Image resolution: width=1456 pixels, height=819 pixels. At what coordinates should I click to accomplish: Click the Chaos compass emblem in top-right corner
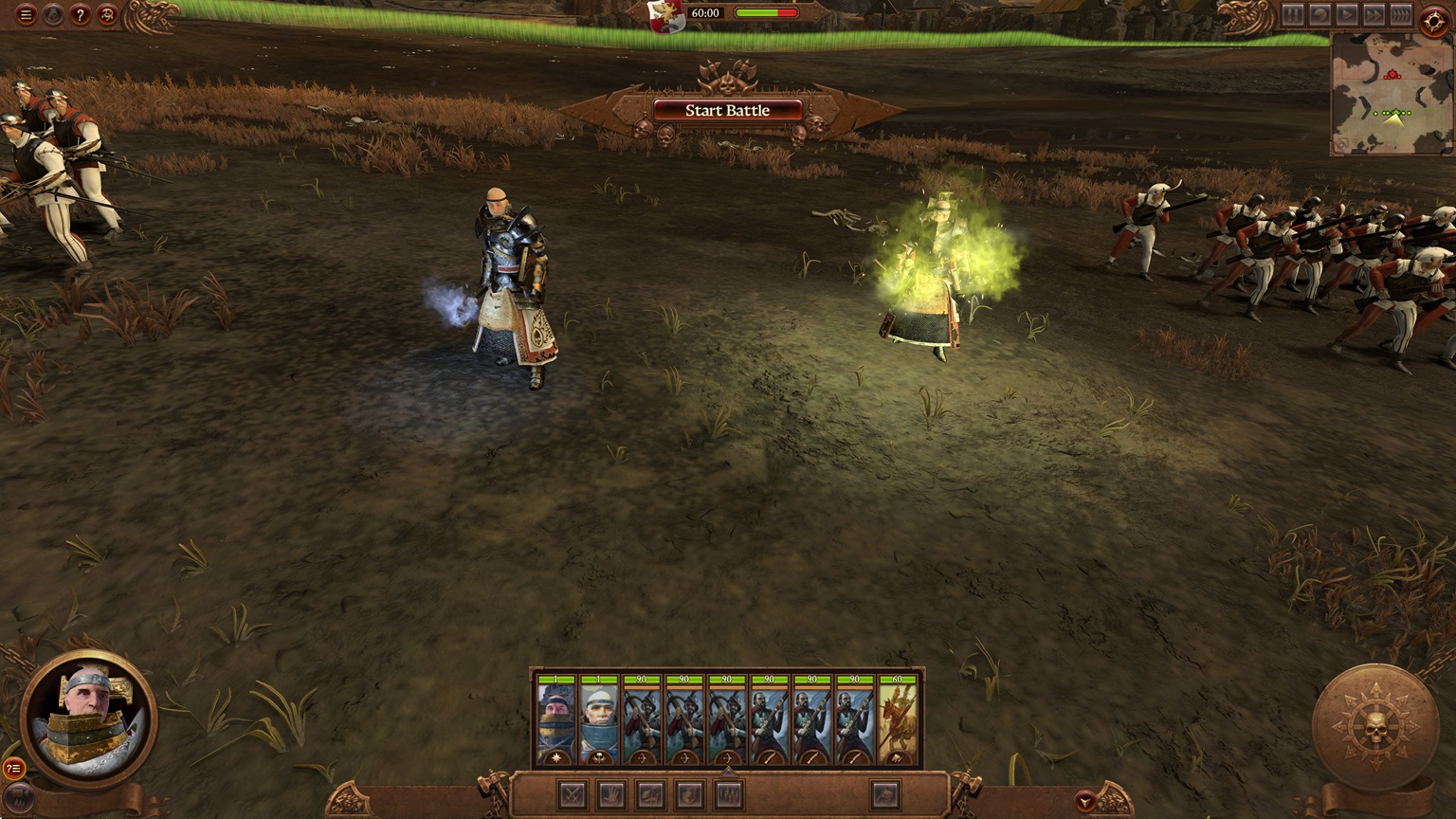[x=1434, y=19]
